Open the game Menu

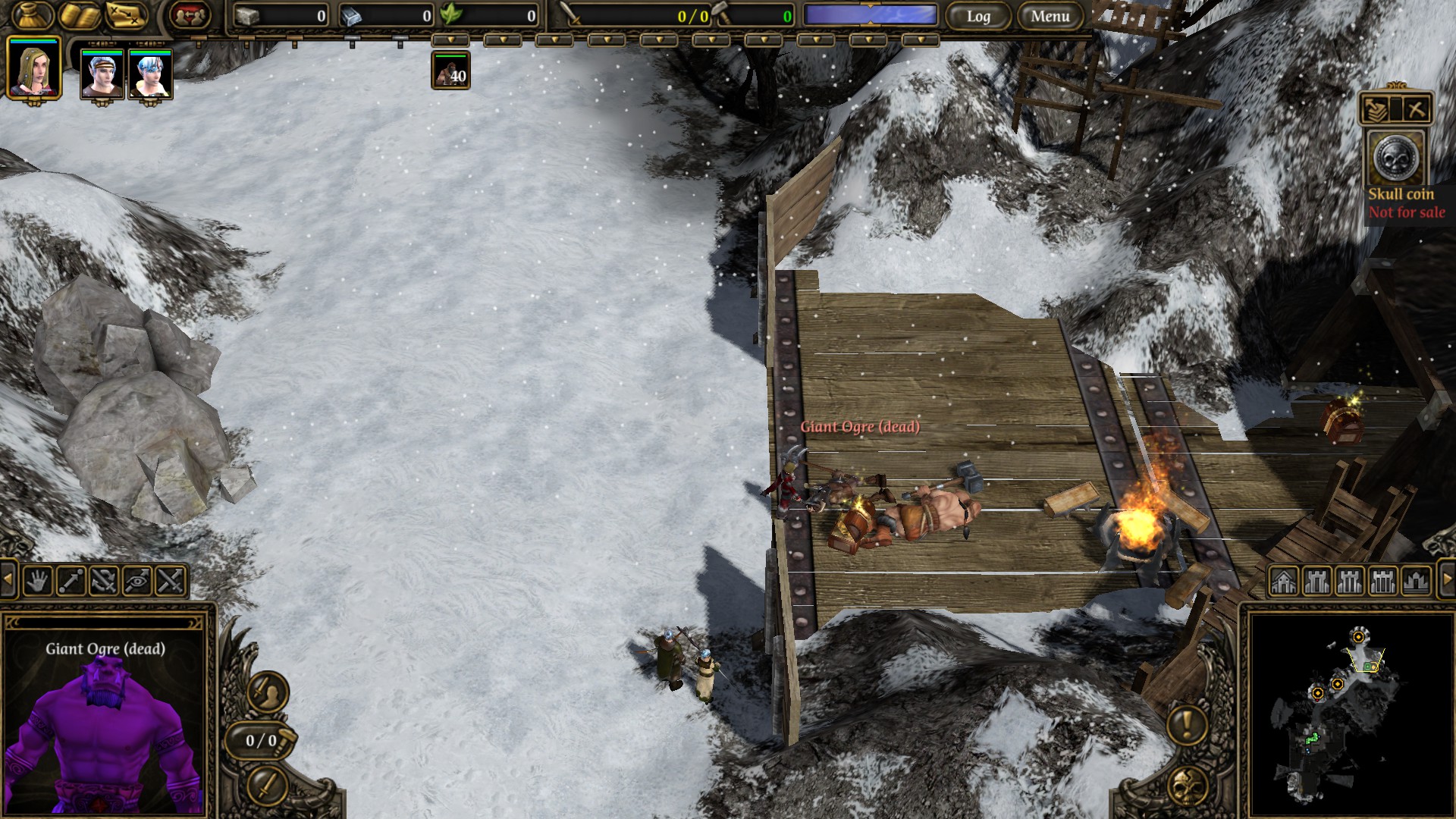point(1050,16)
